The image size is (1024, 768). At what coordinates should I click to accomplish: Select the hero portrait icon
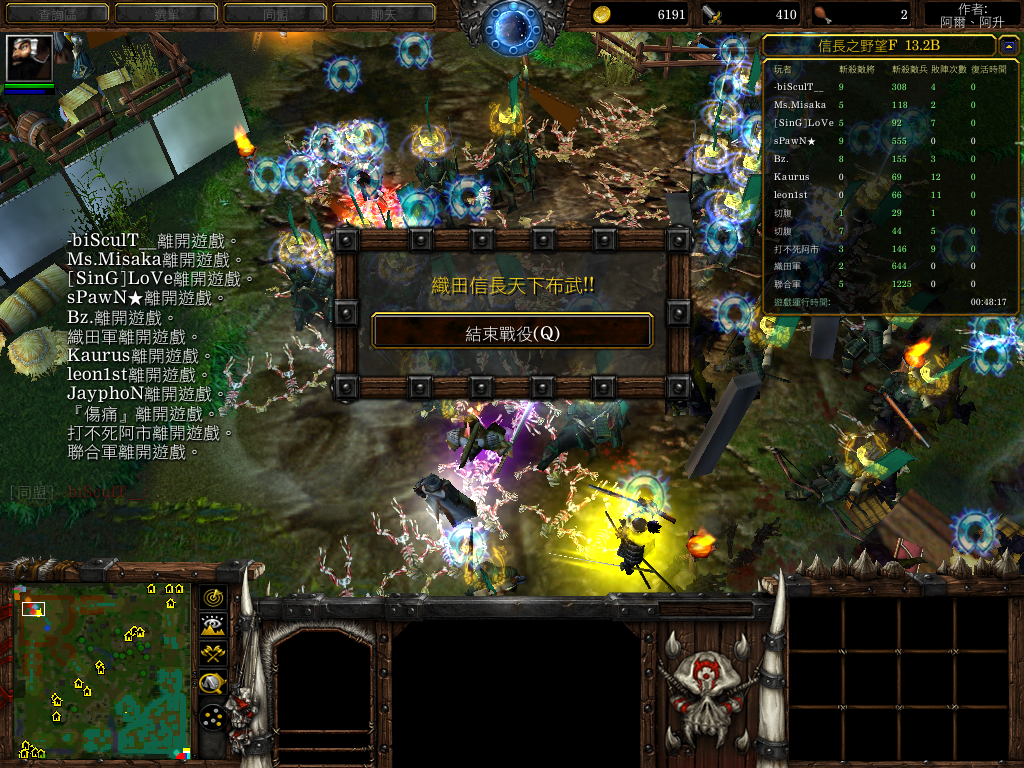click(29, 59)
